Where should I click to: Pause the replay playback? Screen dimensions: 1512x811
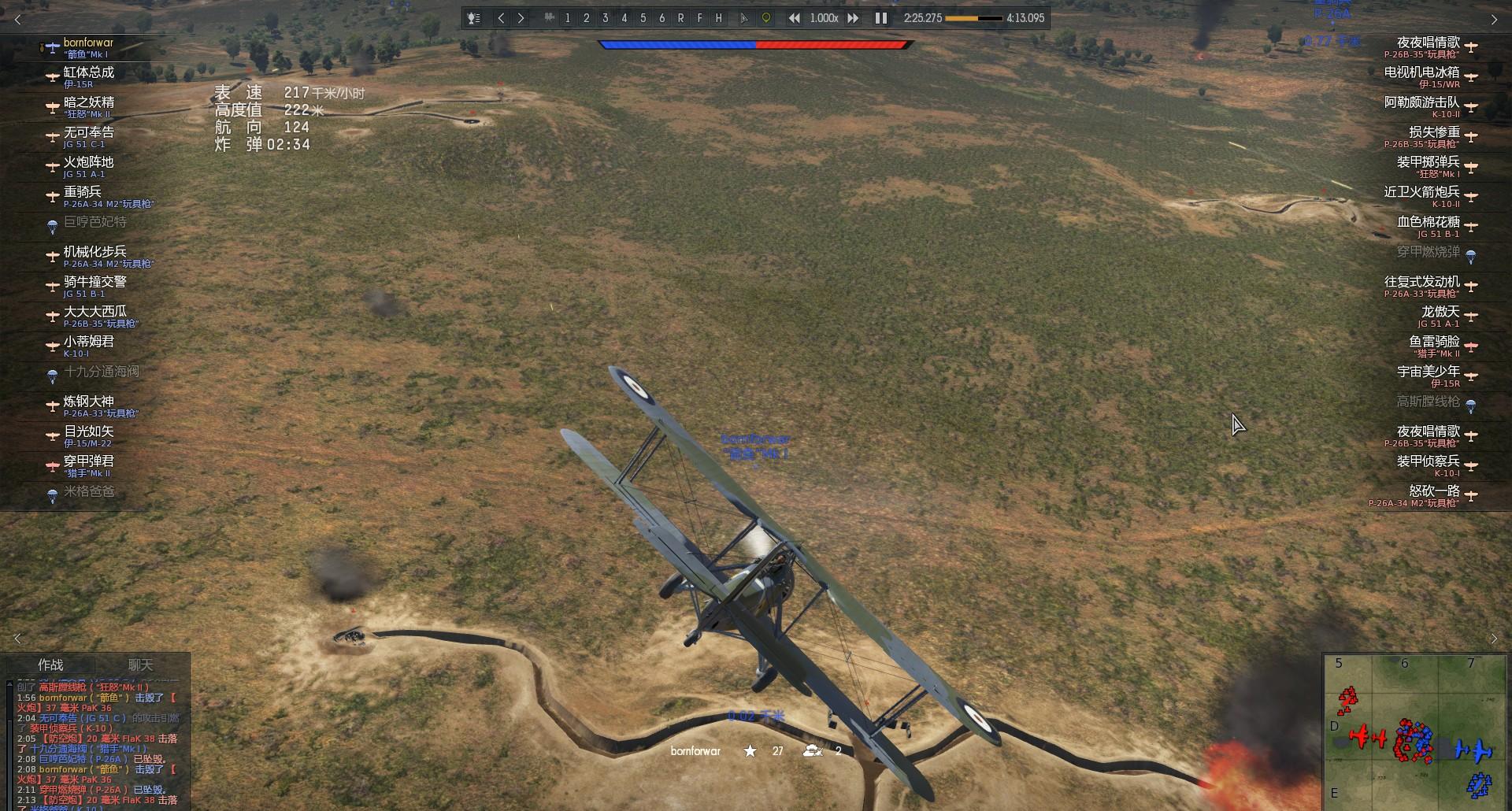pos(881,18)
